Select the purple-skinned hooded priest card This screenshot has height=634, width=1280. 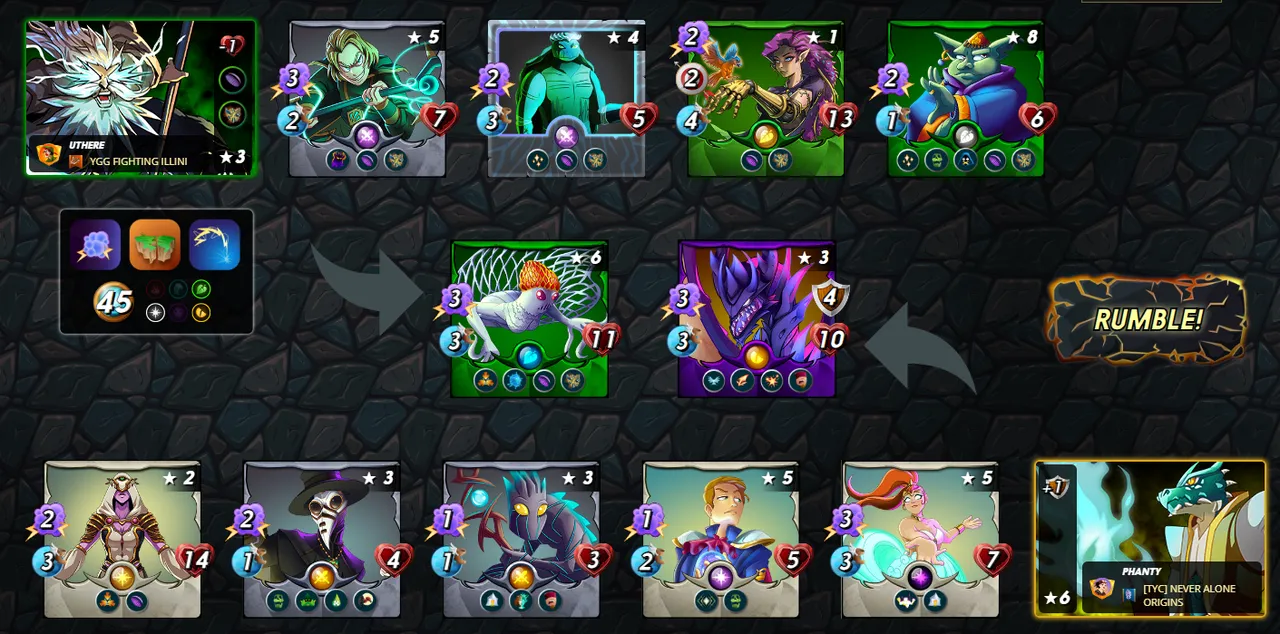122,539
